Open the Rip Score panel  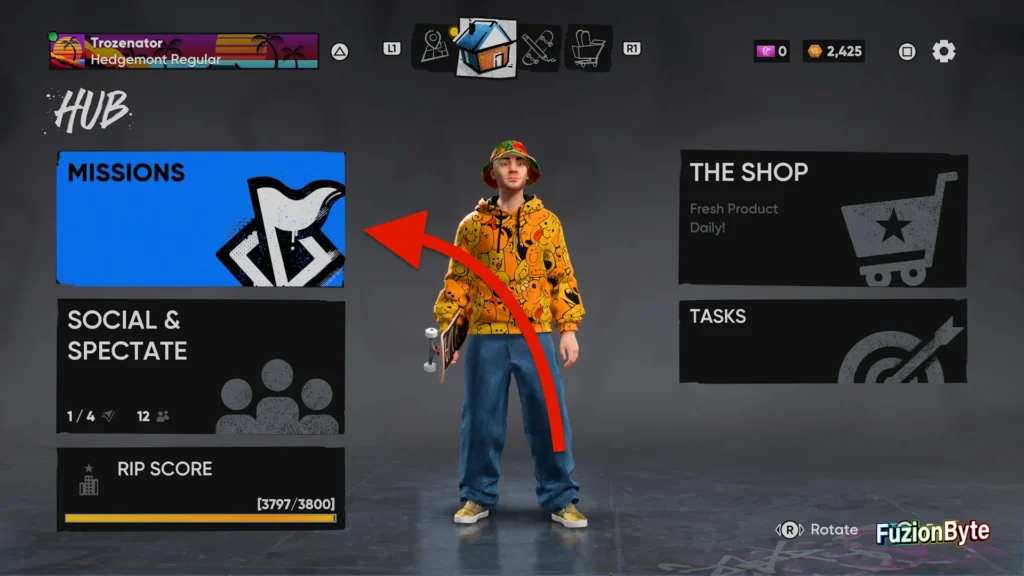200,488
